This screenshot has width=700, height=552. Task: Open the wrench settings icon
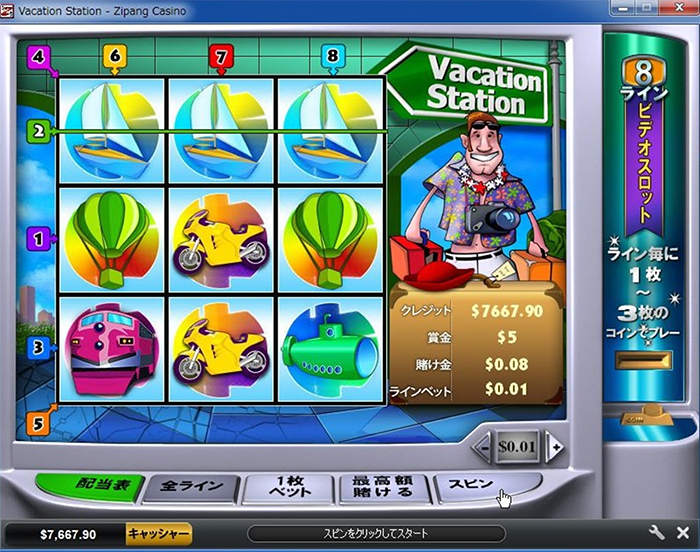657,533
